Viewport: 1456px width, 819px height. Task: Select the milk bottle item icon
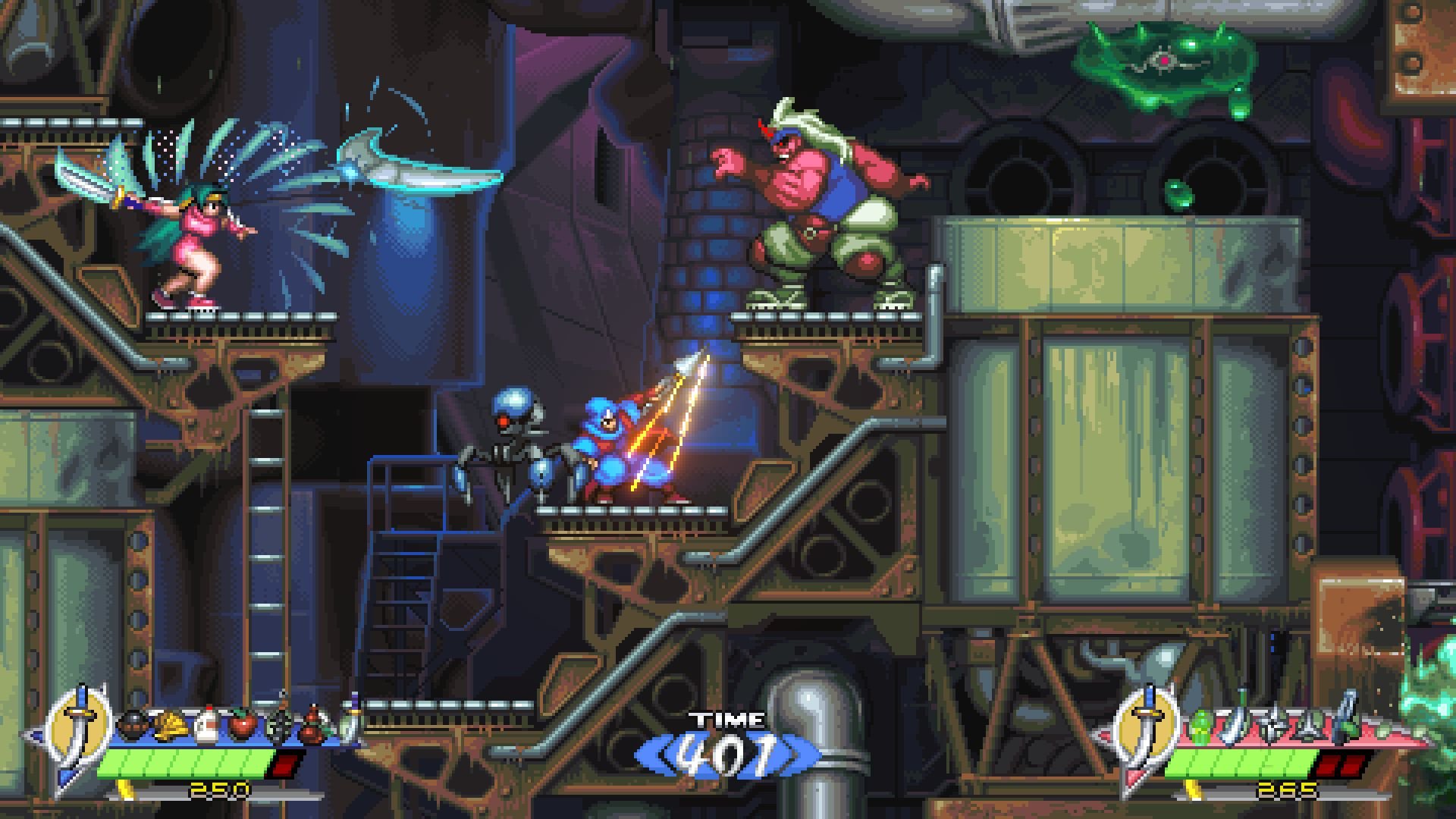point(206,723)
